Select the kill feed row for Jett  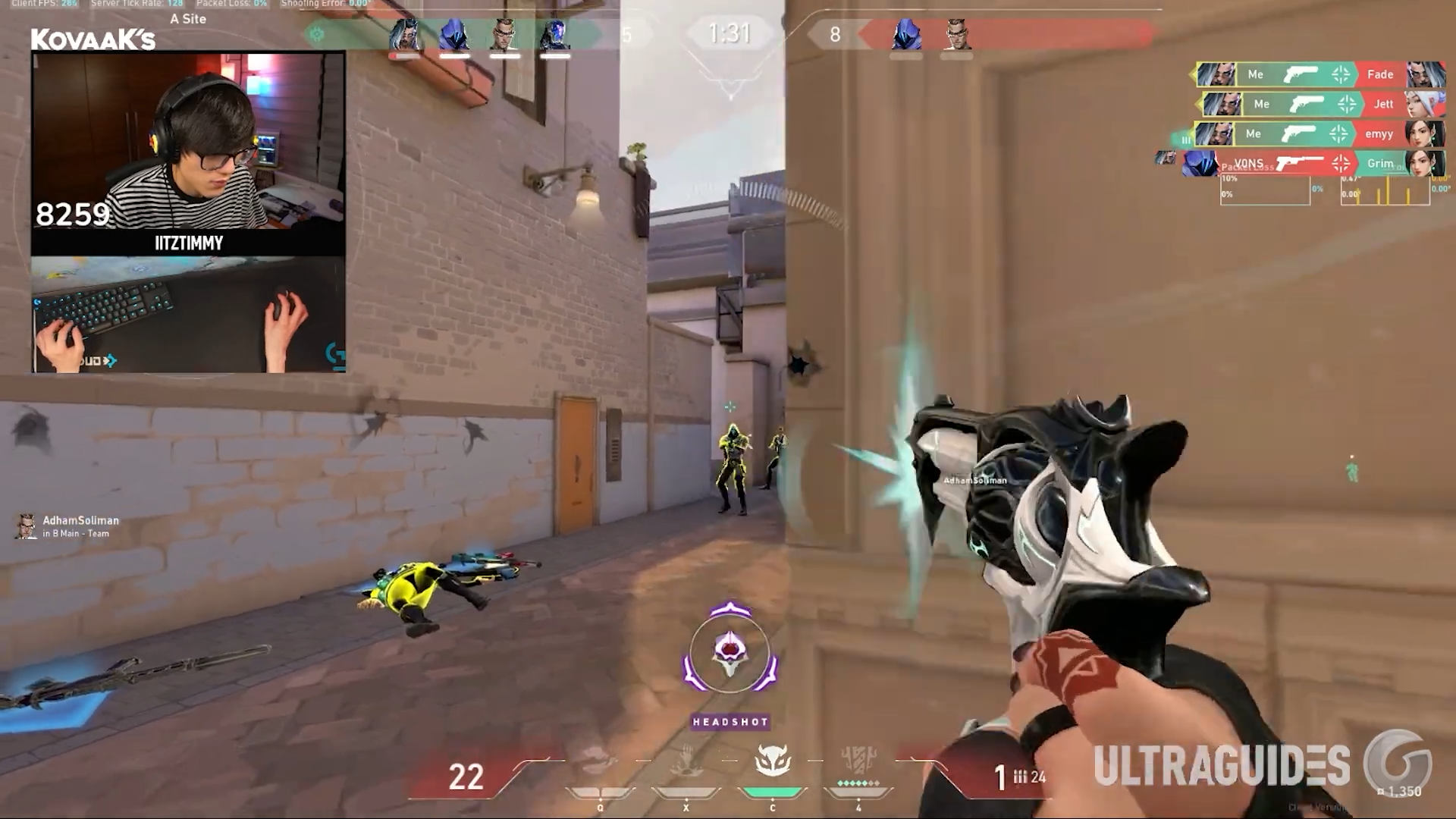(x=1321, y=104)
